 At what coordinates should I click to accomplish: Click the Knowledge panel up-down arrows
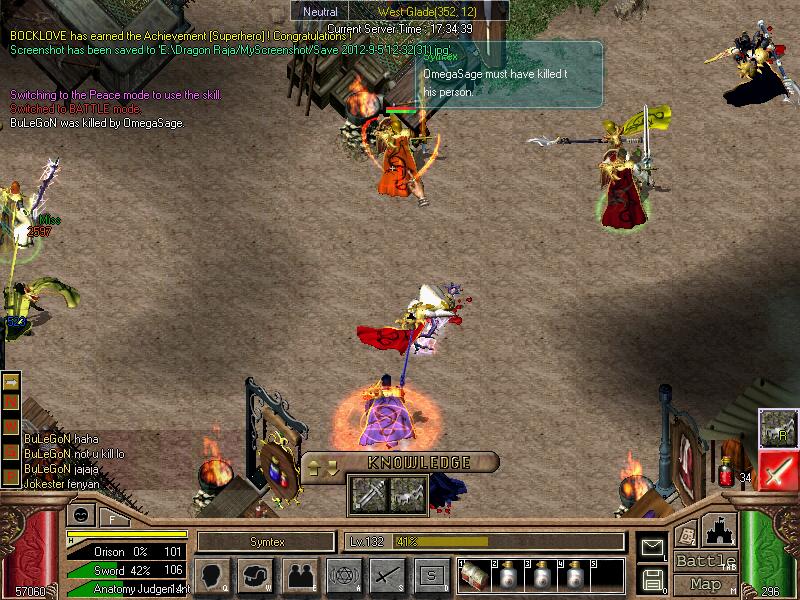click(x=320, y=466)
